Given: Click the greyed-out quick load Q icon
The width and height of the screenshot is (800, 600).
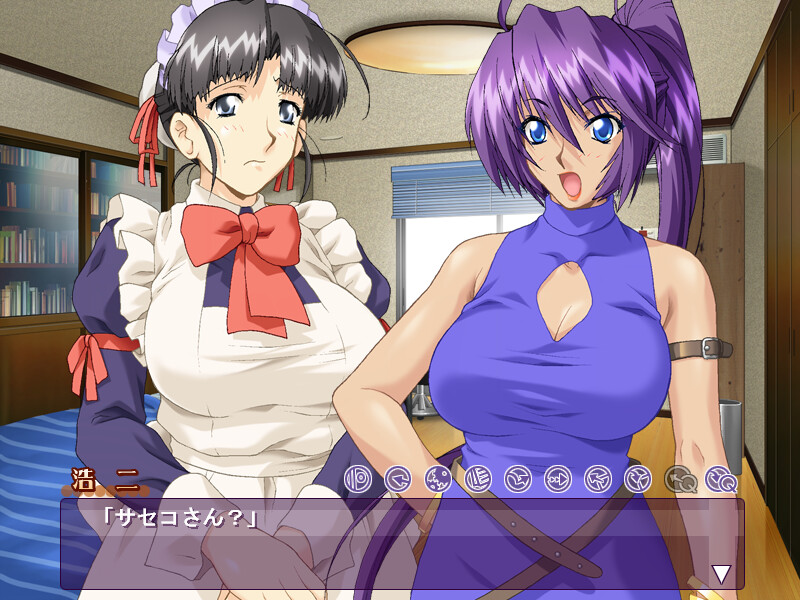Looking at the screenshot, I should [x=680, y=479].
